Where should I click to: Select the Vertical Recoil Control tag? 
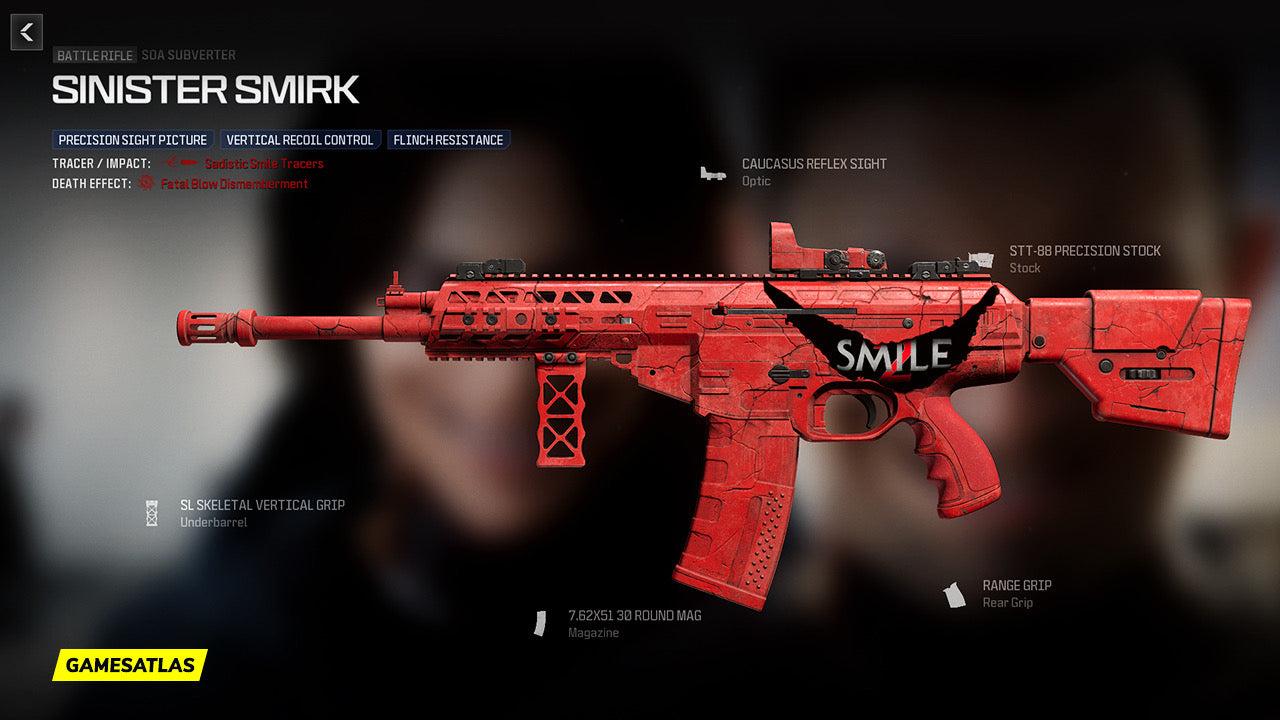click(x=300, y=140)
